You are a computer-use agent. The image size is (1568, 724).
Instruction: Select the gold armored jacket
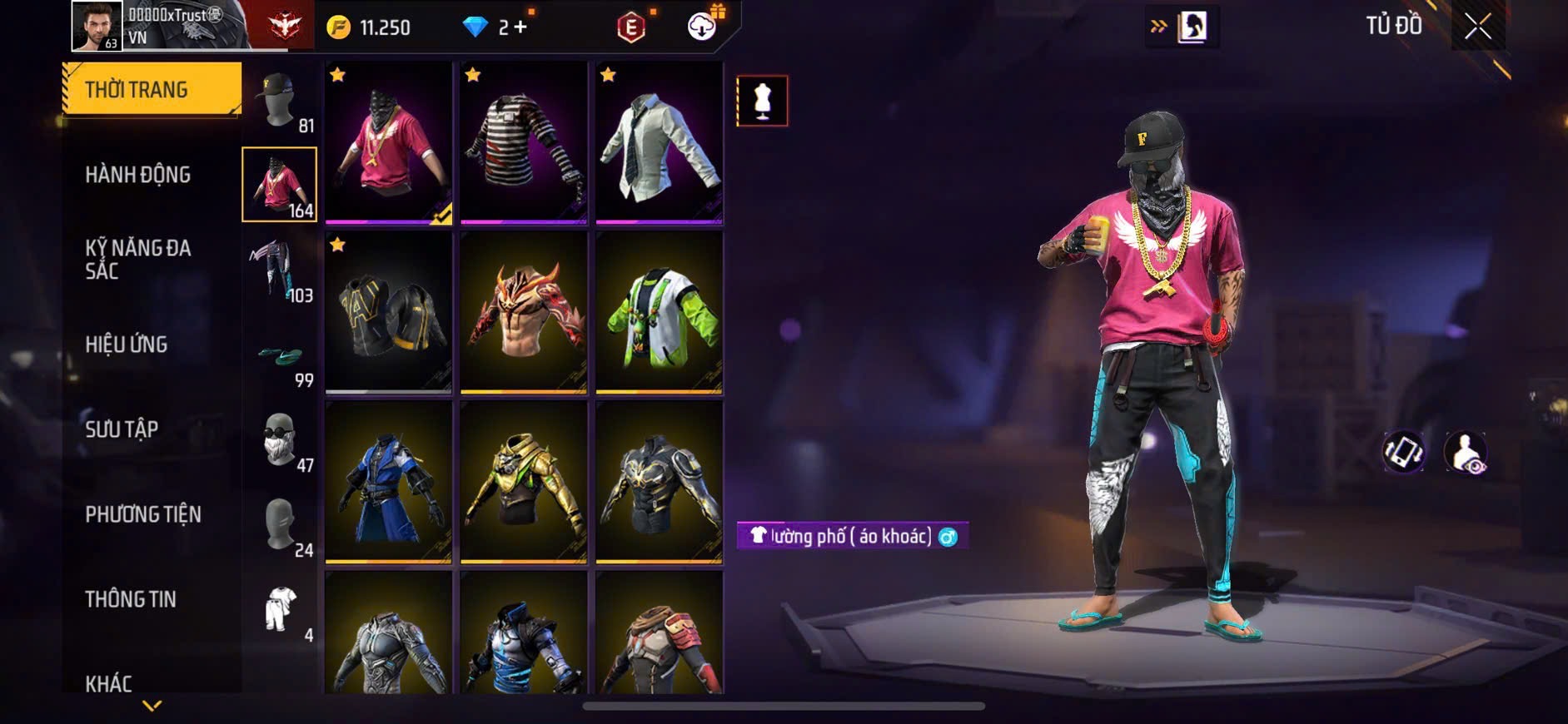(x=524, y=482)
